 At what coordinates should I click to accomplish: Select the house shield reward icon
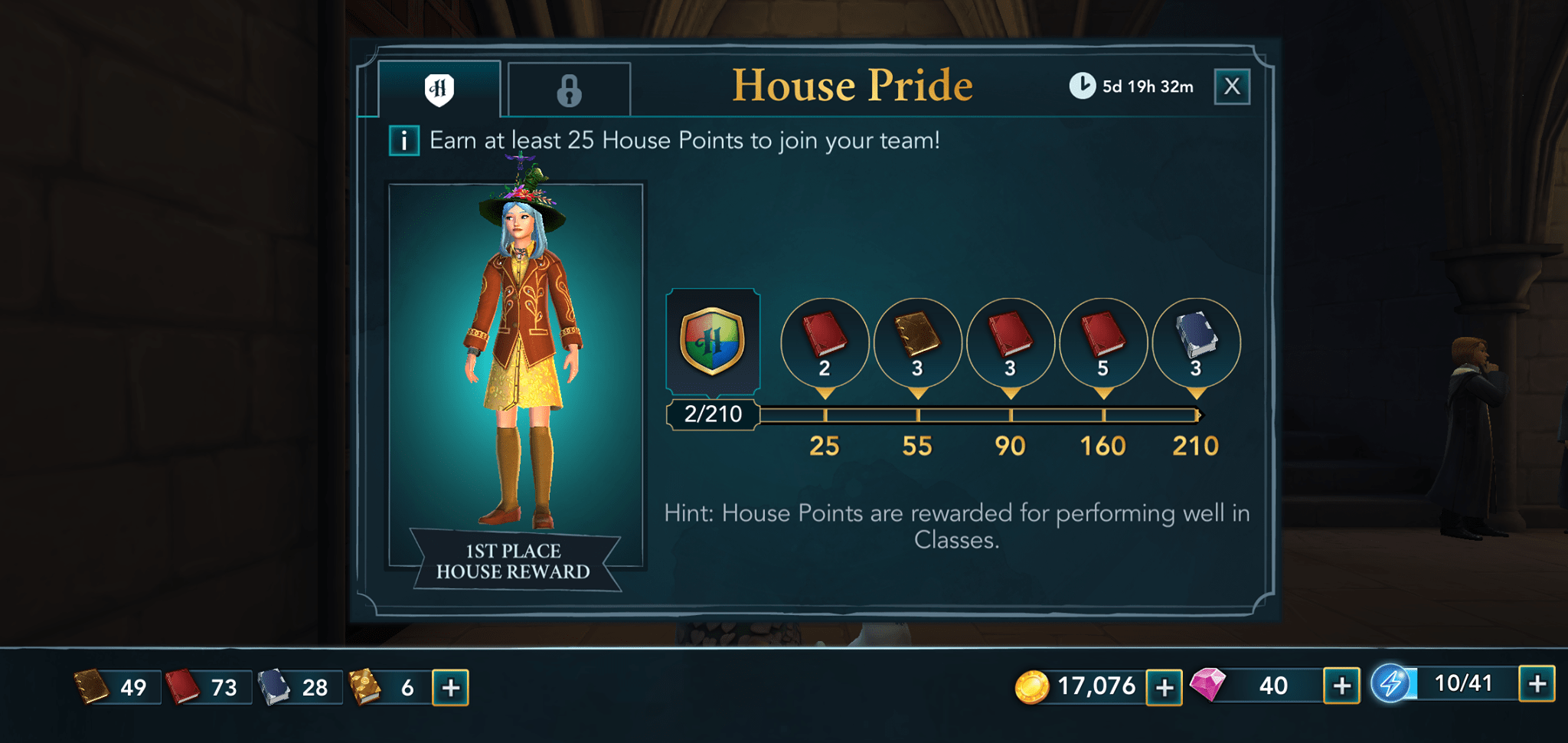pyautogui.click(x=713, y=342)
